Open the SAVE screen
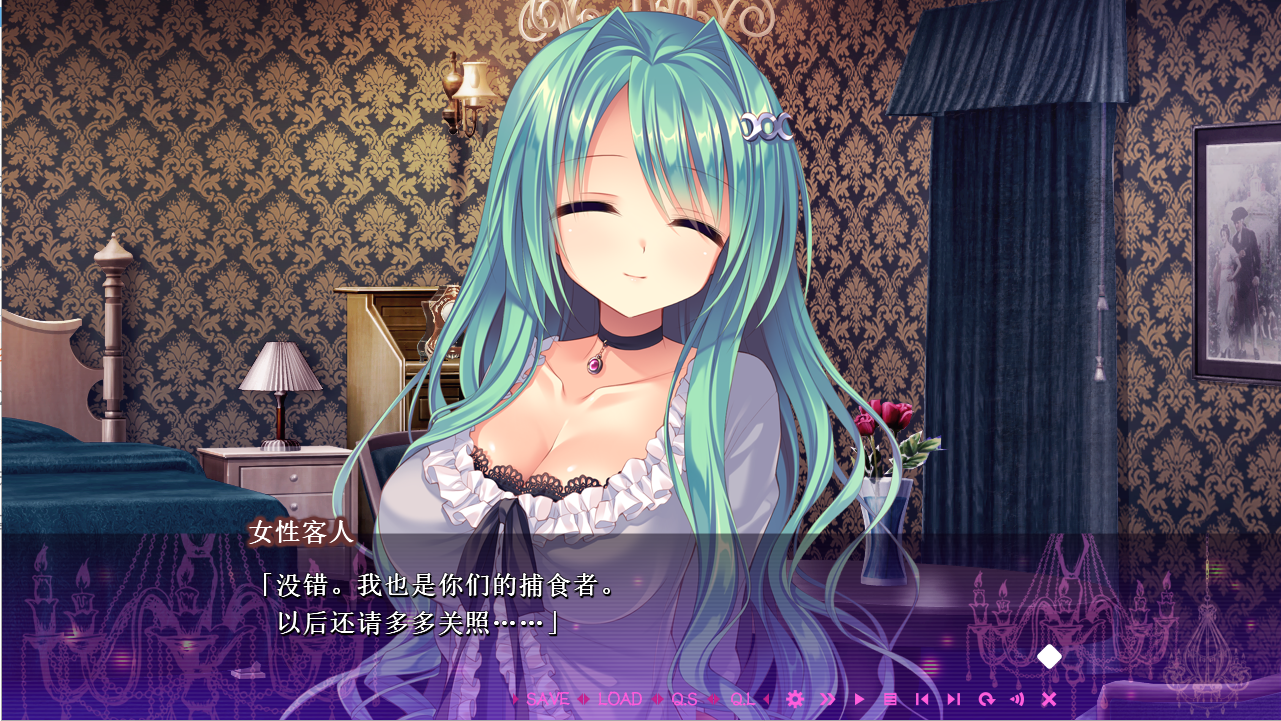This screenshot has height=721, width=1281. coord(547,699)
